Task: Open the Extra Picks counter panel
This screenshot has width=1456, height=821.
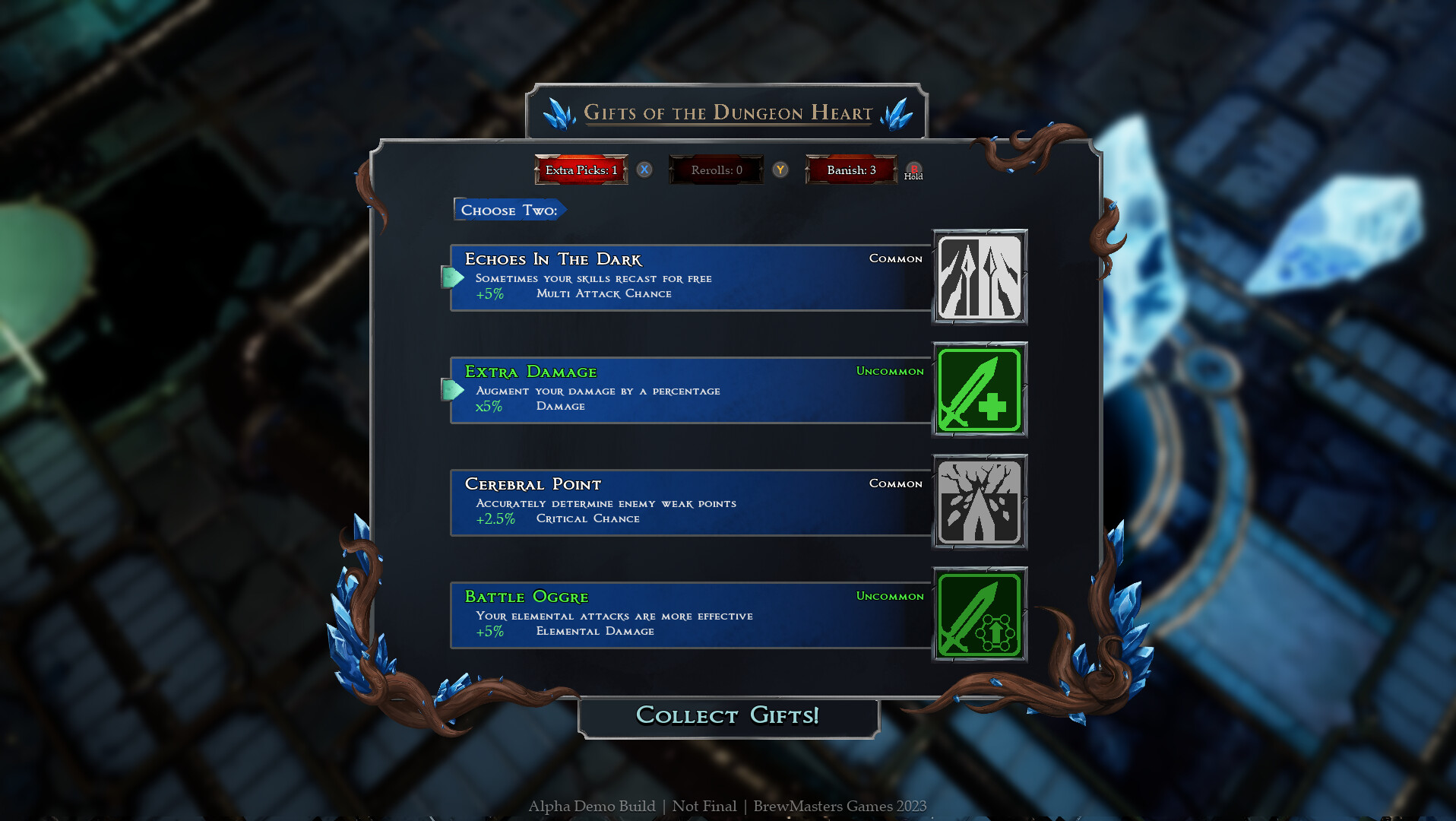Action: click(581, 170)
